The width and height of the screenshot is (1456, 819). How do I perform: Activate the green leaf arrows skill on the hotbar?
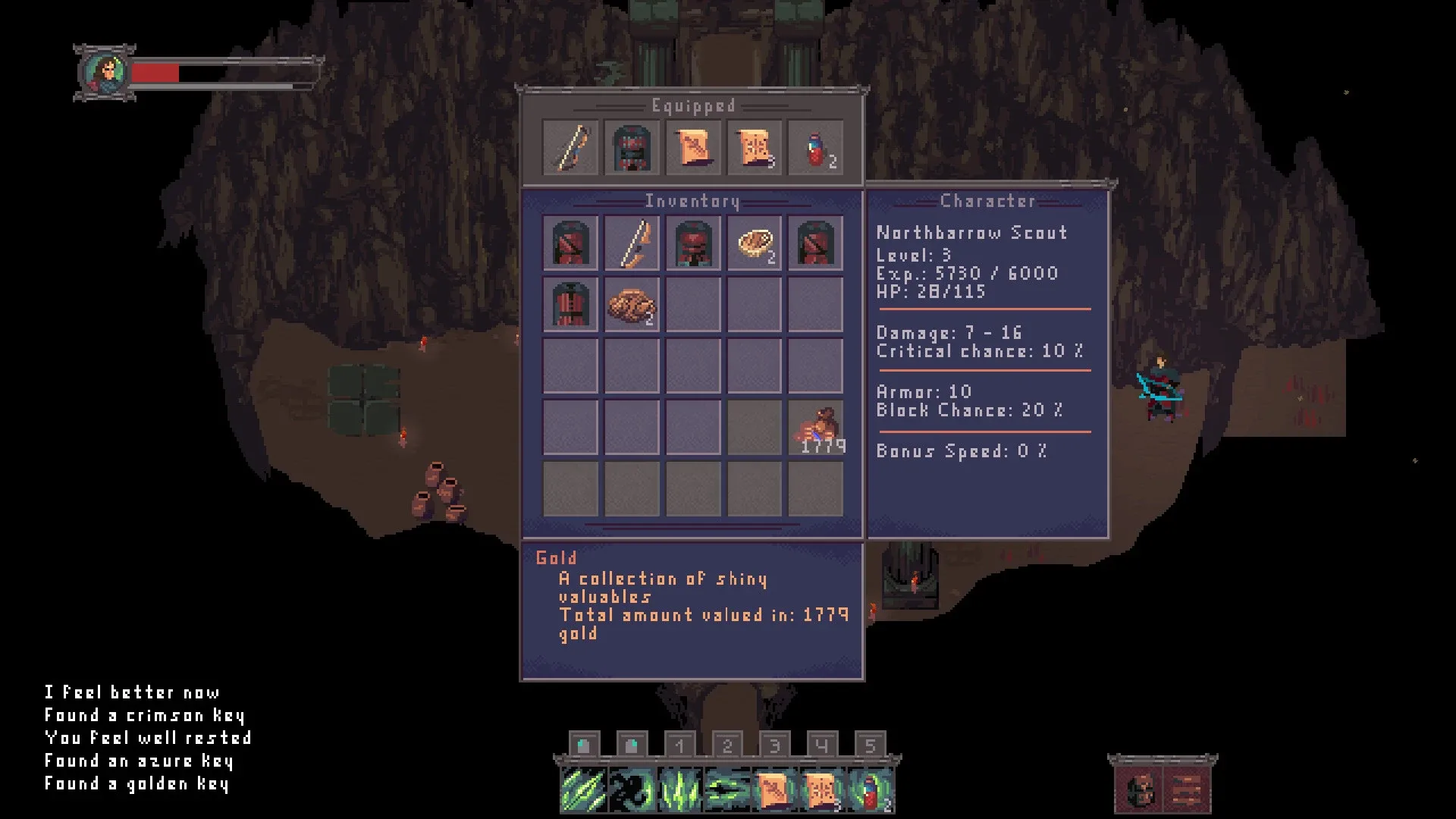point(583,789)
